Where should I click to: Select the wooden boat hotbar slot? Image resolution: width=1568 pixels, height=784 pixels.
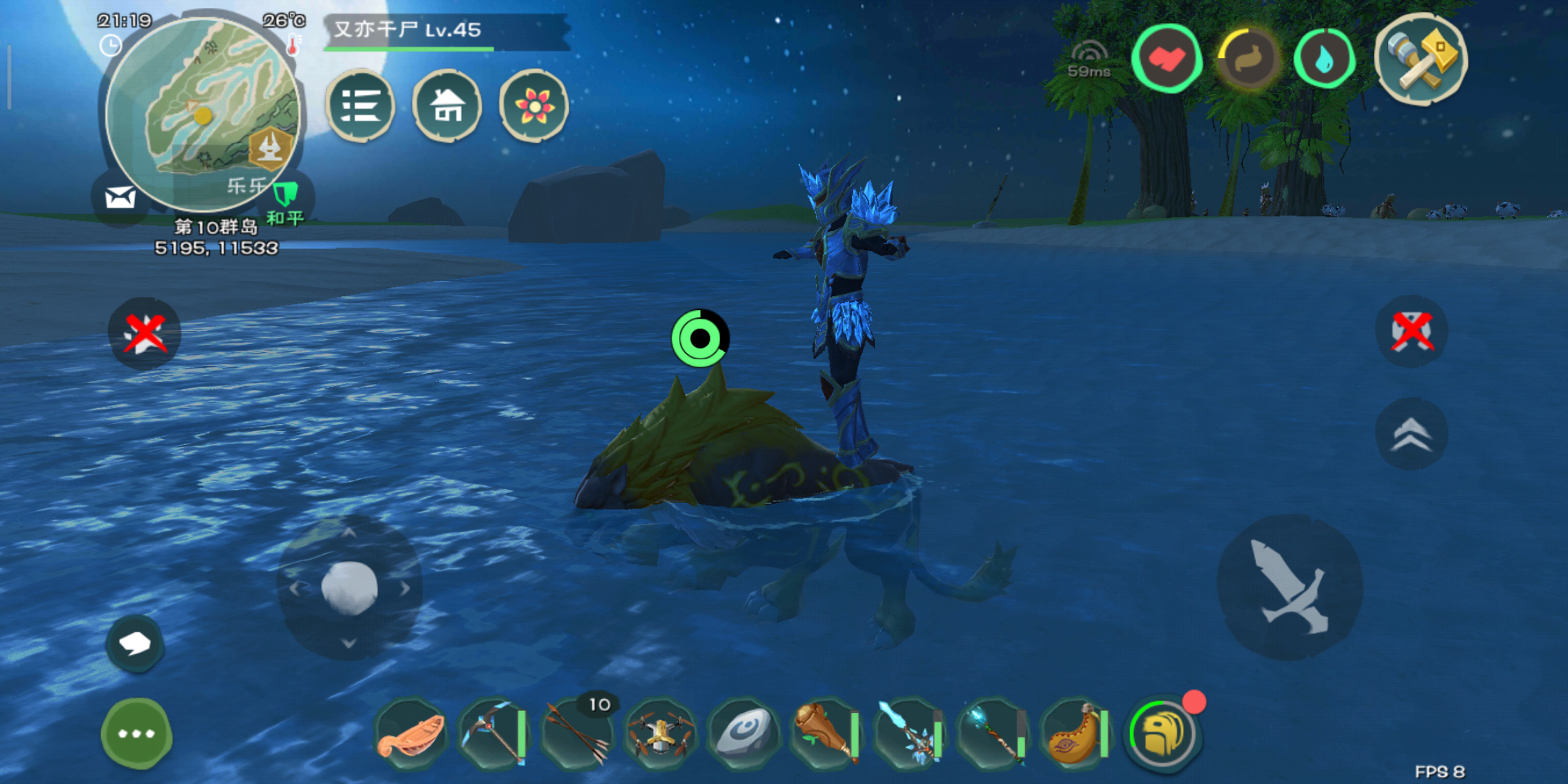click(x=411, y=735)
